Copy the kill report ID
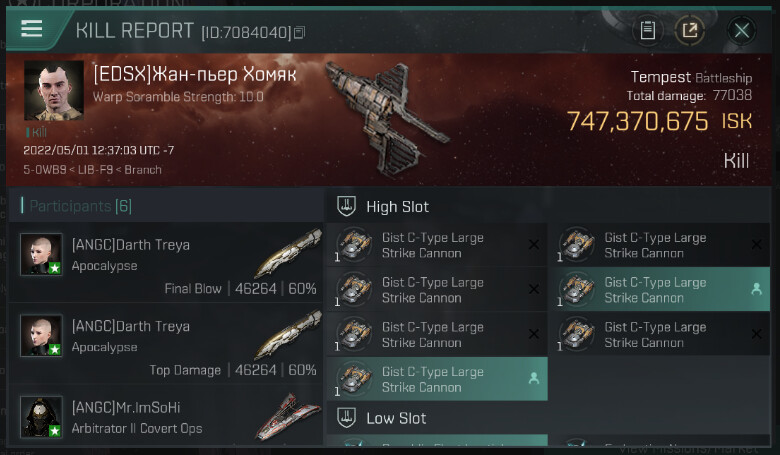The width and height of the screenshot is (780, 455). [300, 33]
